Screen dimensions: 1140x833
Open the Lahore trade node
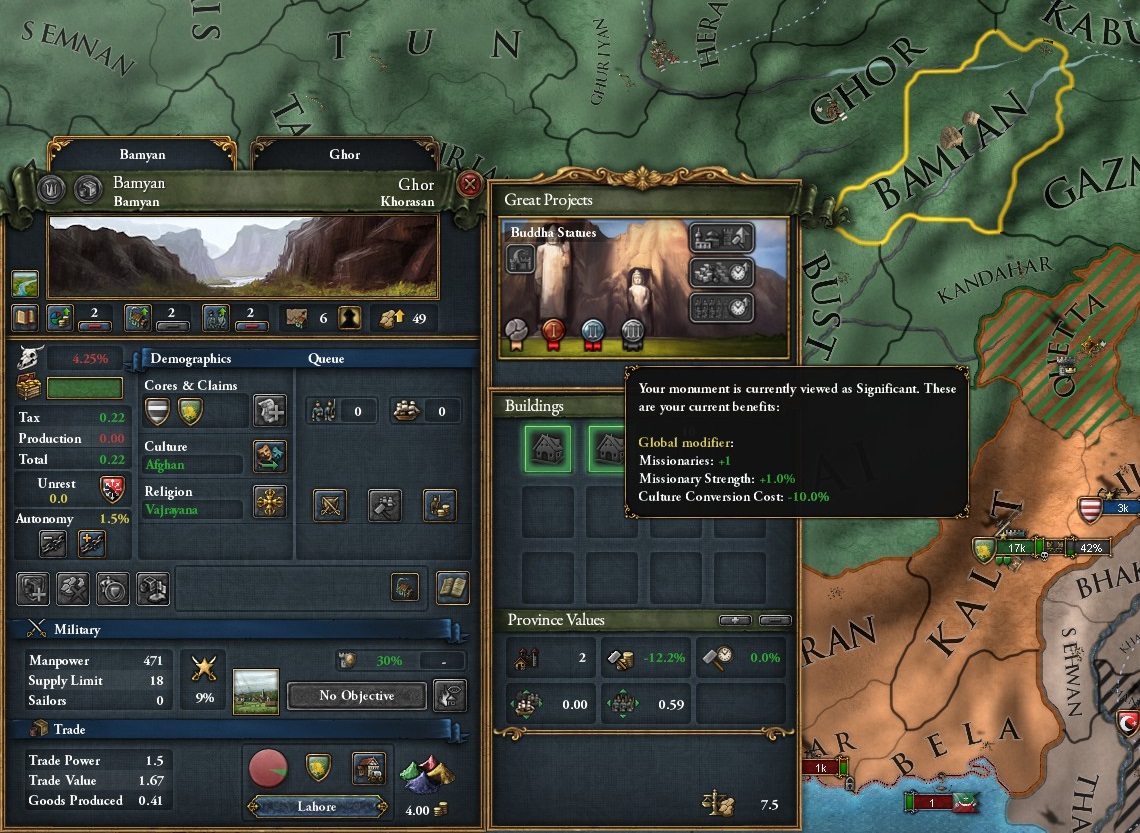316,806
